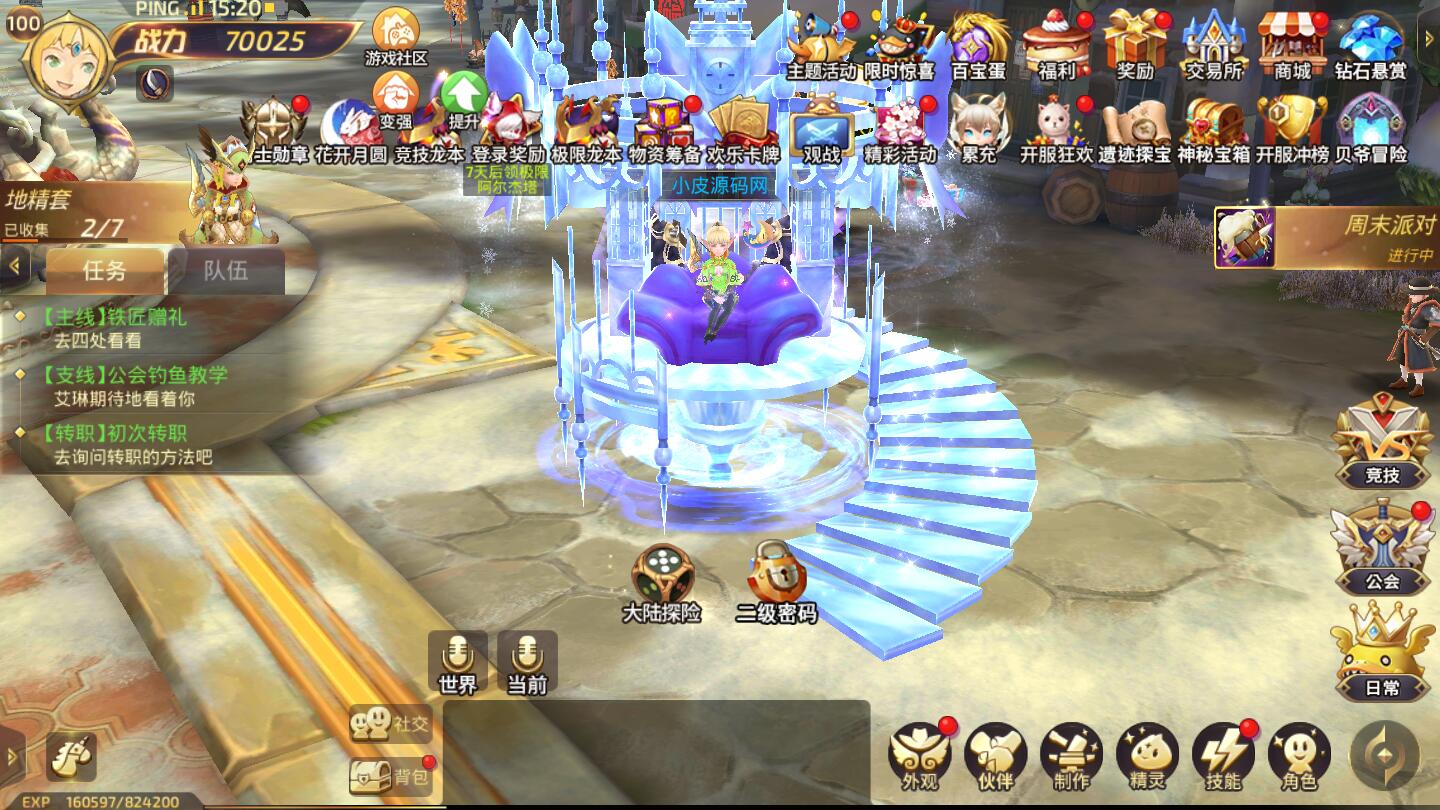Open the 社交 social menu
Screen dimensions: 1440x810
(x=391, y=722)
